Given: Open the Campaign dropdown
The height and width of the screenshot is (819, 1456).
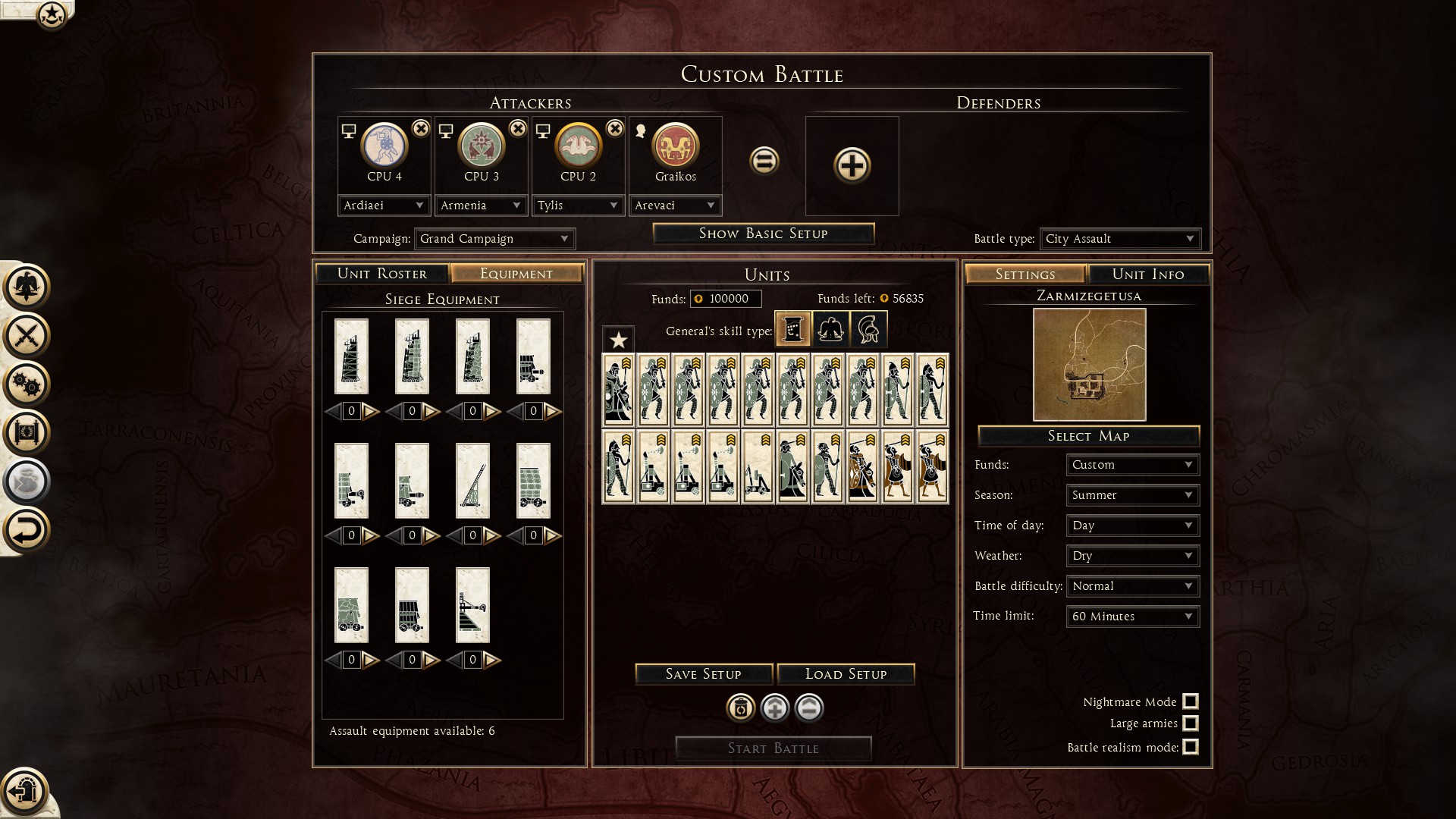Looking at the screenshot, I should click(x=494, y=239).
